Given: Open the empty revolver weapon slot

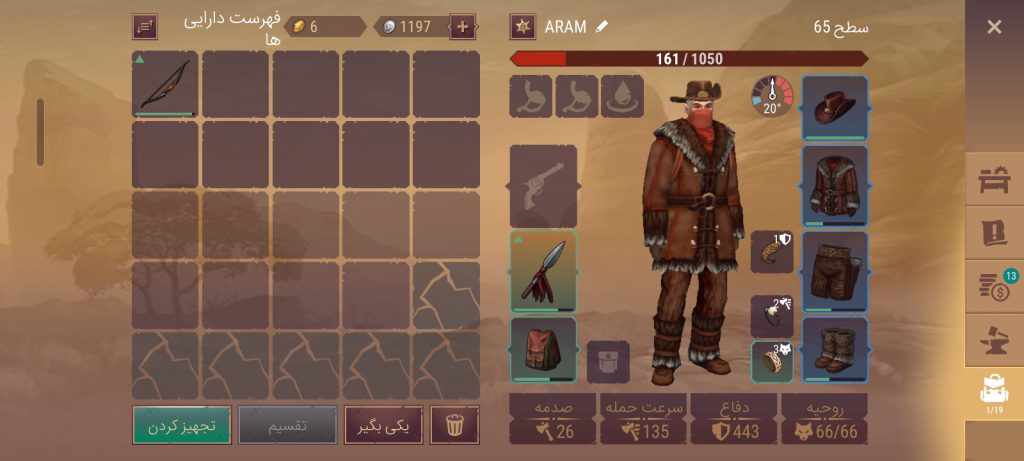Looking at the screenshot, I should tap(543, 186).
